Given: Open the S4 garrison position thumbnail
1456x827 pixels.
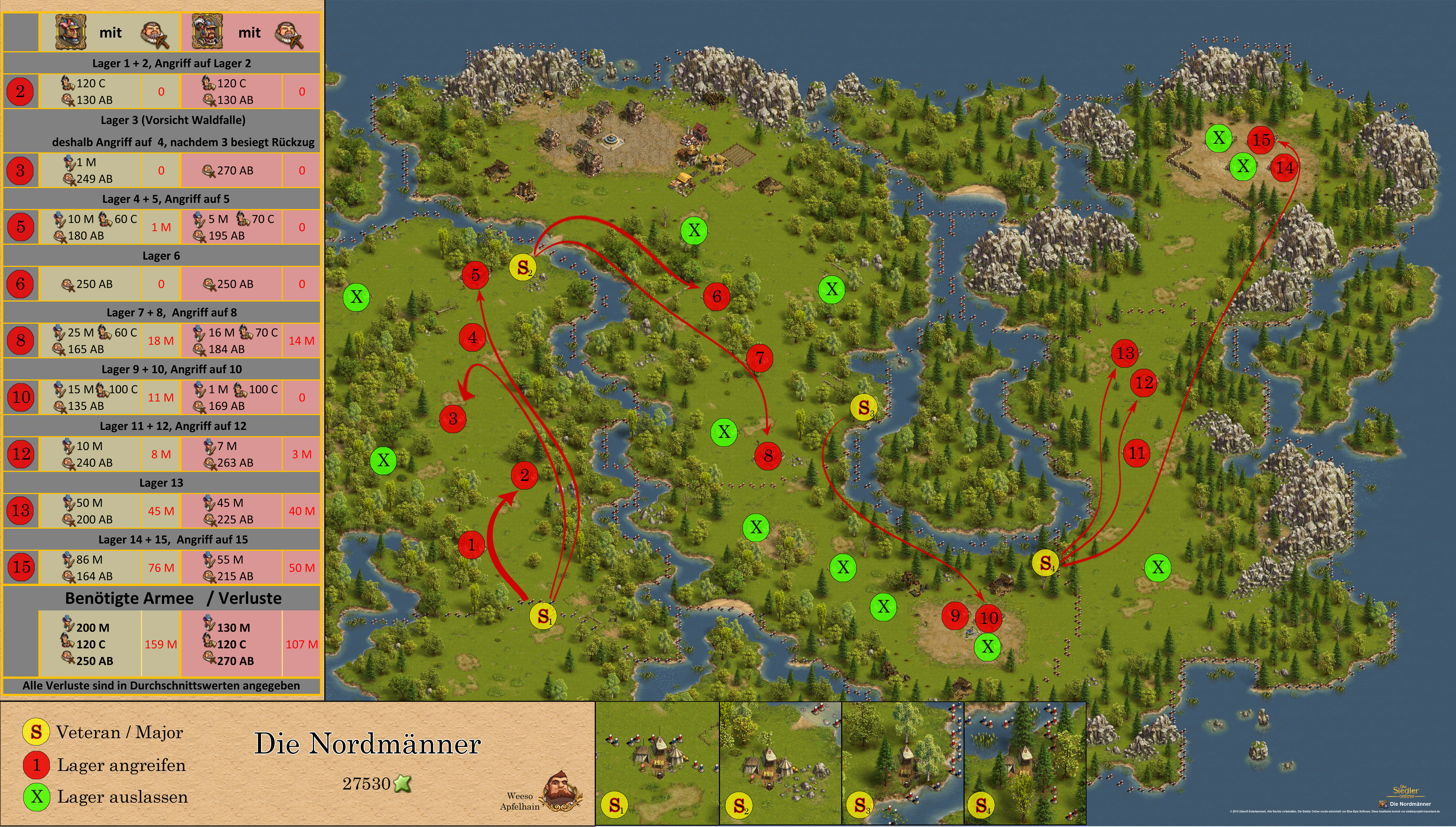Looking at the screenshot, I should pyautogui.click(x=1025, y=763).
